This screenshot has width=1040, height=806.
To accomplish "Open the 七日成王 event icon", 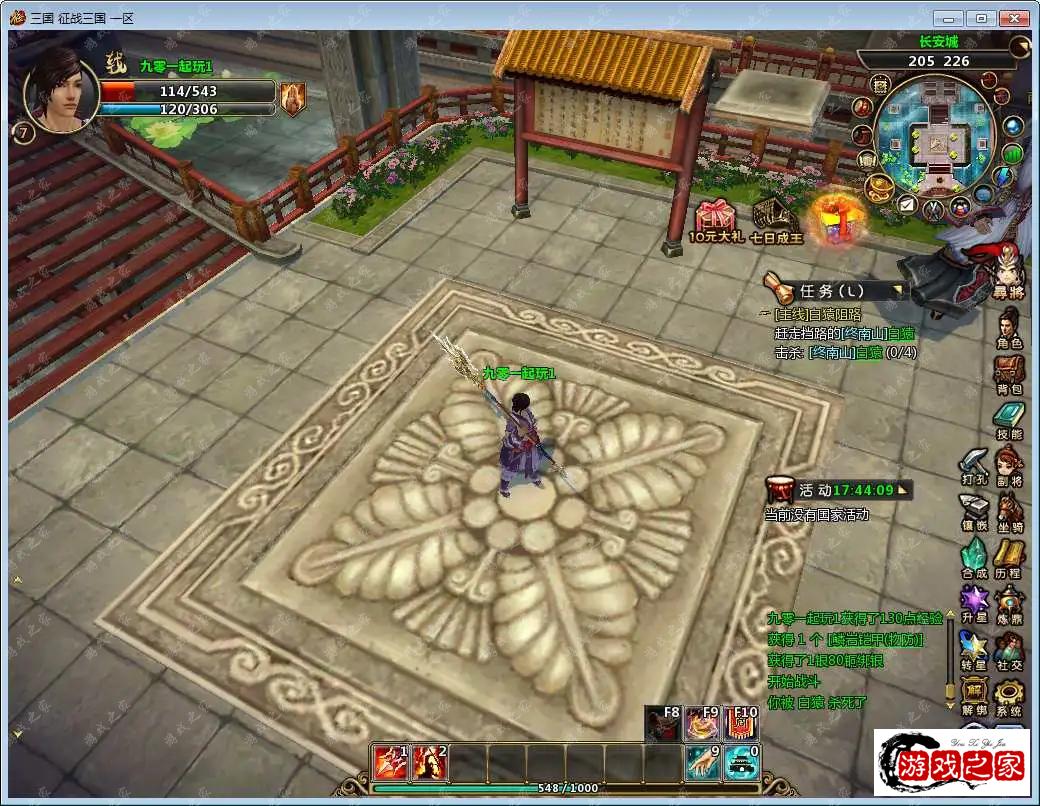I will point(775,219).
